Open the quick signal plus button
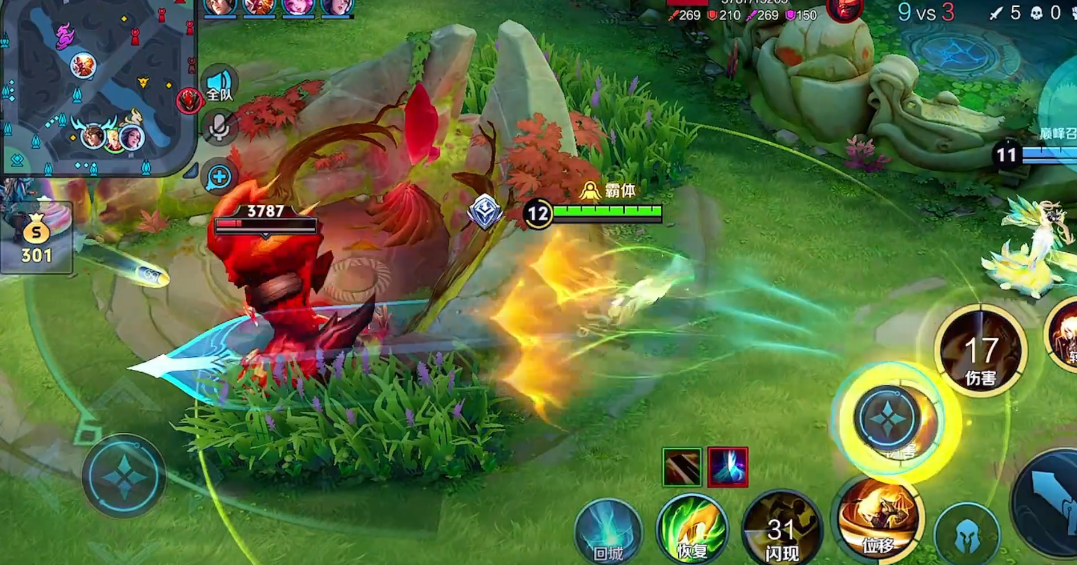The height and width of the screenshot is (565, 1077). pyautogui.click(x=219, y=178)
